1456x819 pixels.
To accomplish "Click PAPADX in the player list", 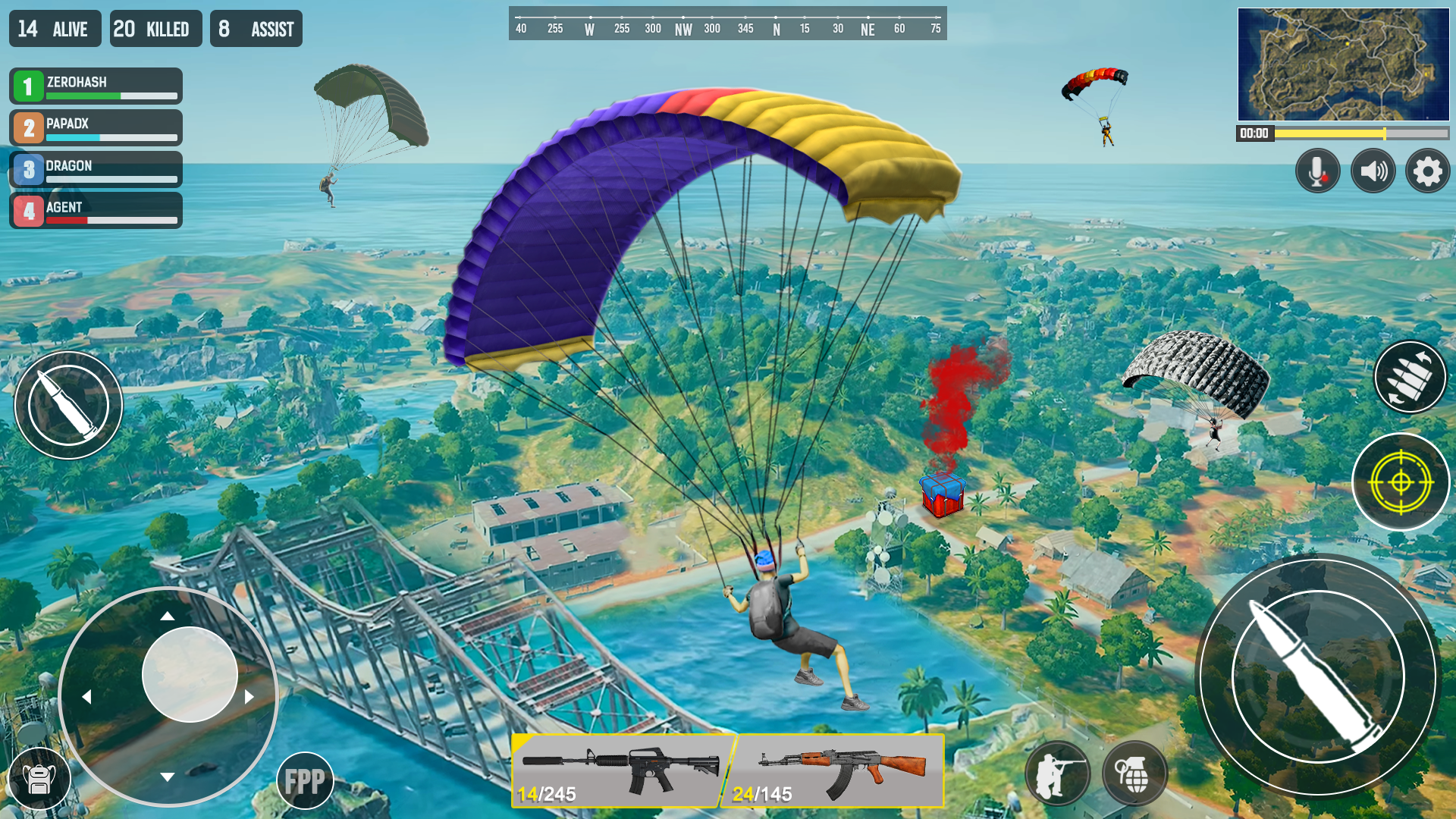I will click(95, 127).
